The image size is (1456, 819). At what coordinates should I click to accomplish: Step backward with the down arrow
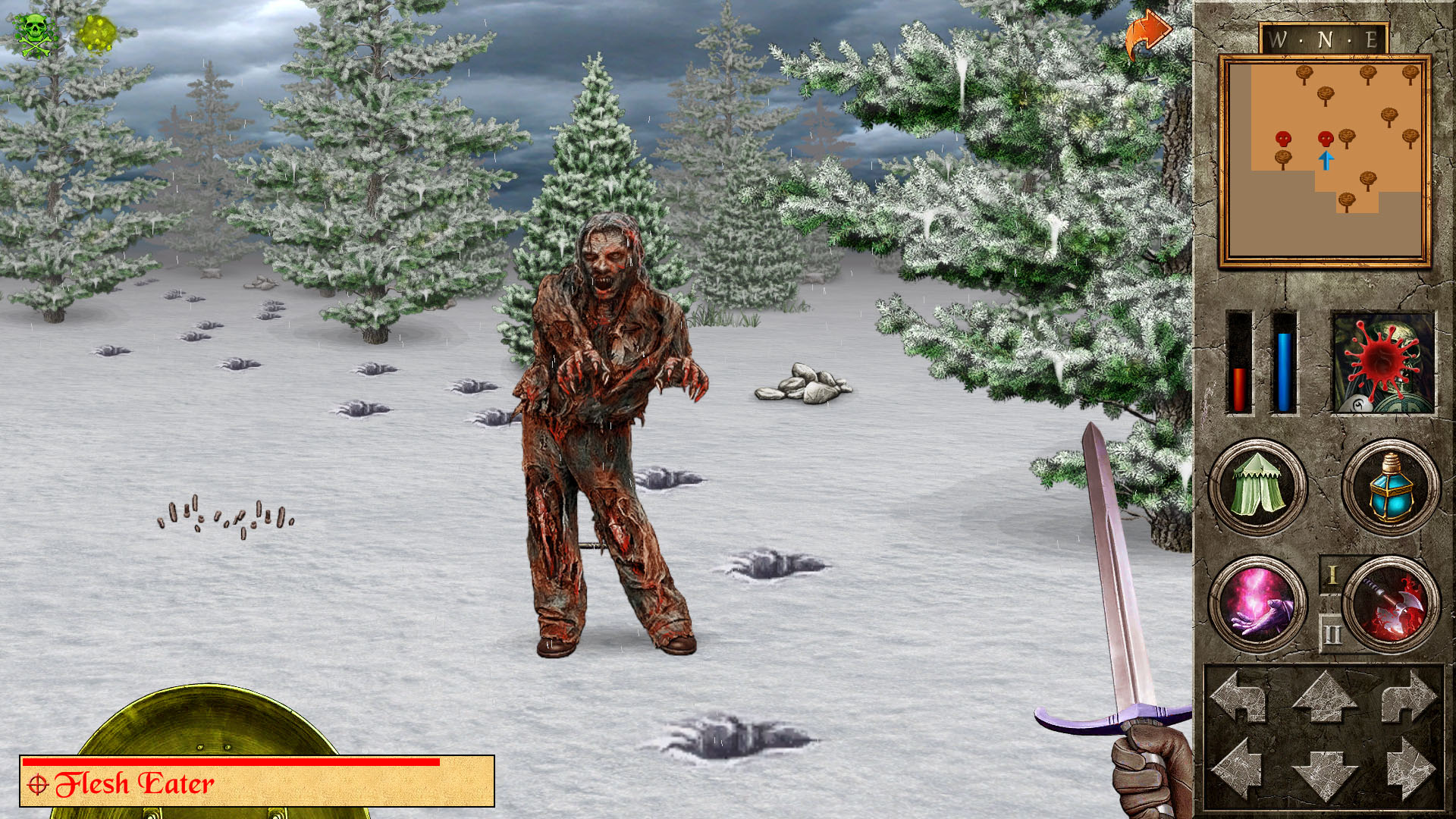1324,773
